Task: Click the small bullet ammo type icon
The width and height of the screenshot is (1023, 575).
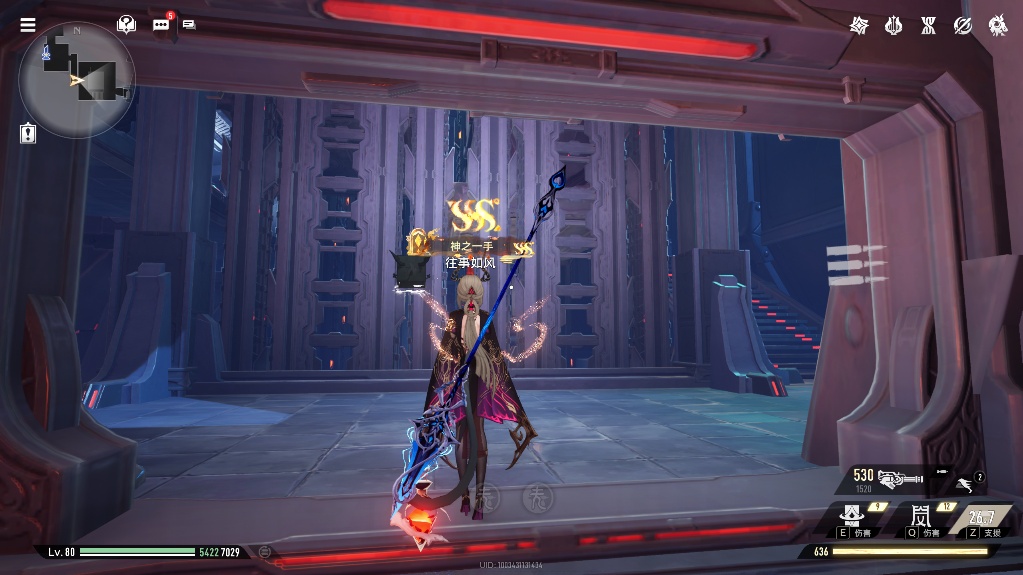Action: tap(941, 470)
